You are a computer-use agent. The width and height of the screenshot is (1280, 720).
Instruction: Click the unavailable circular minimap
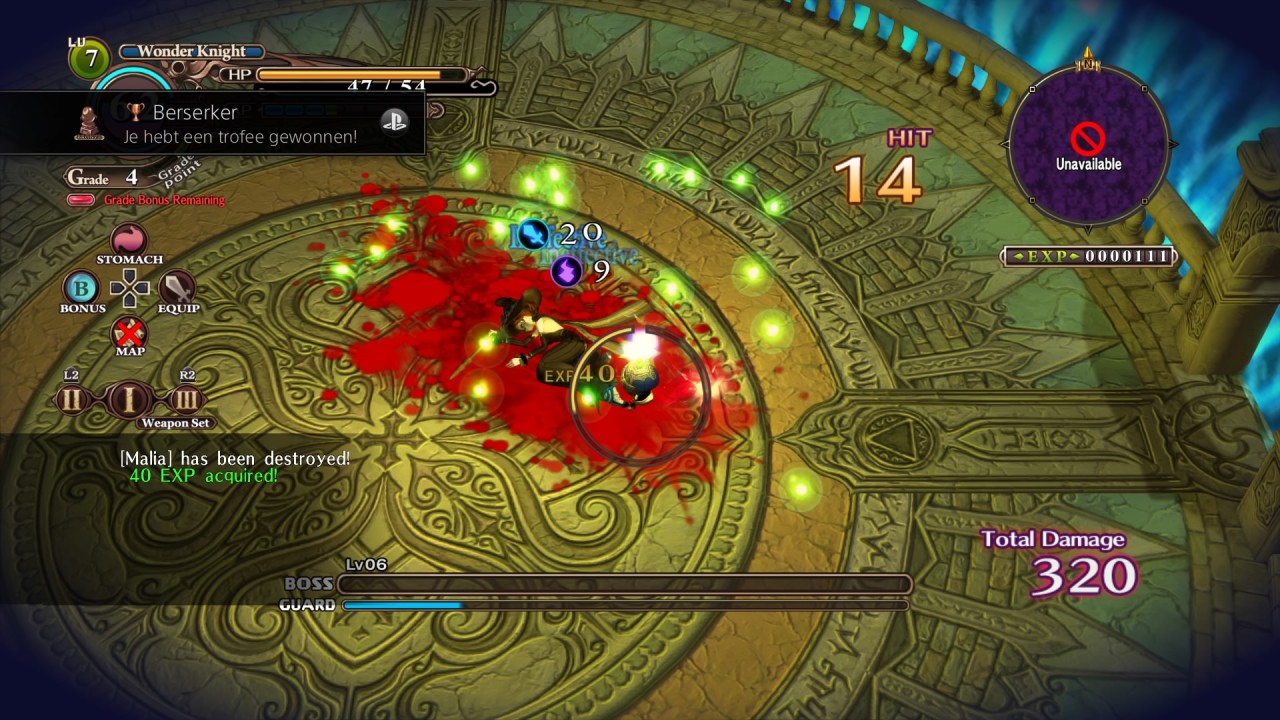pos(1088,146)
